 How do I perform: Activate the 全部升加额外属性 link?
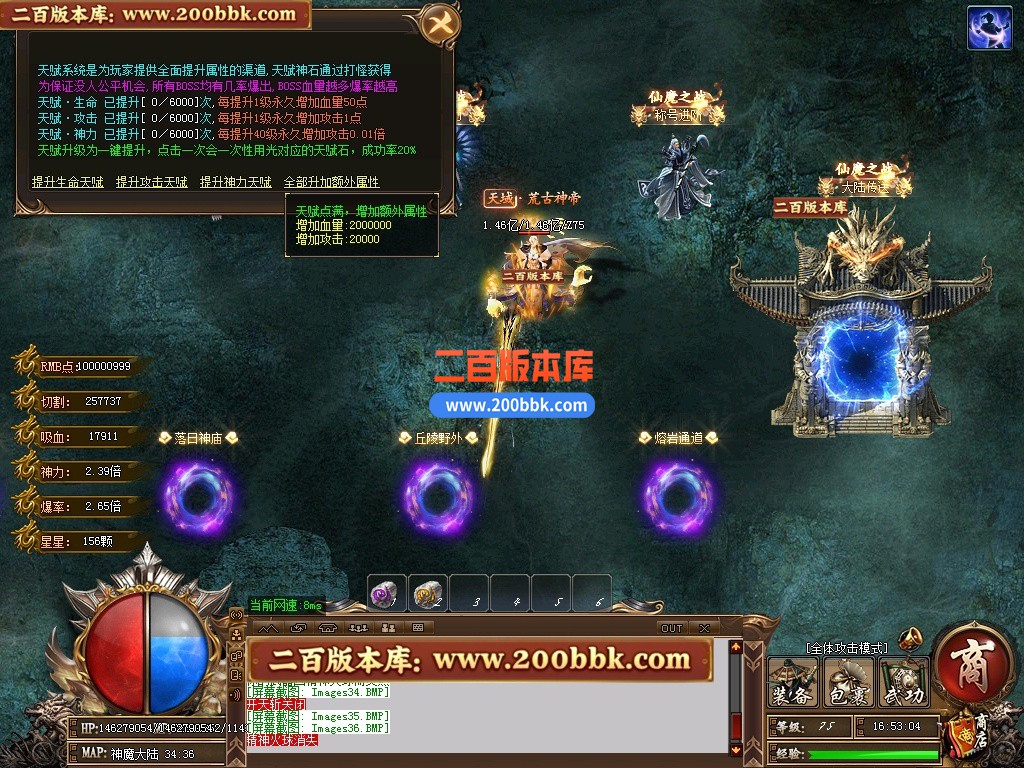331,182
